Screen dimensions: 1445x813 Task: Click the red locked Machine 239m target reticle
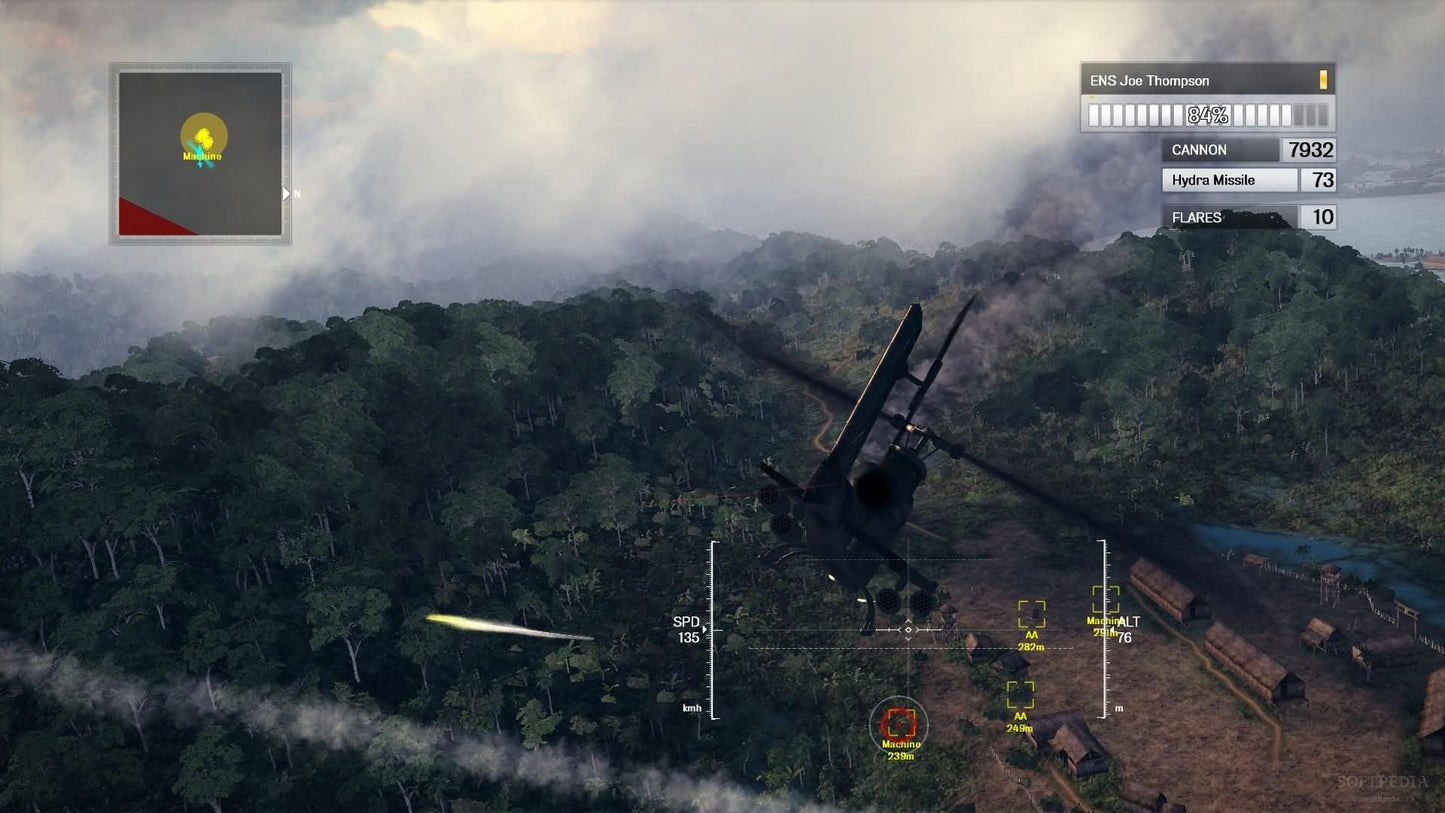coord(901,725)
